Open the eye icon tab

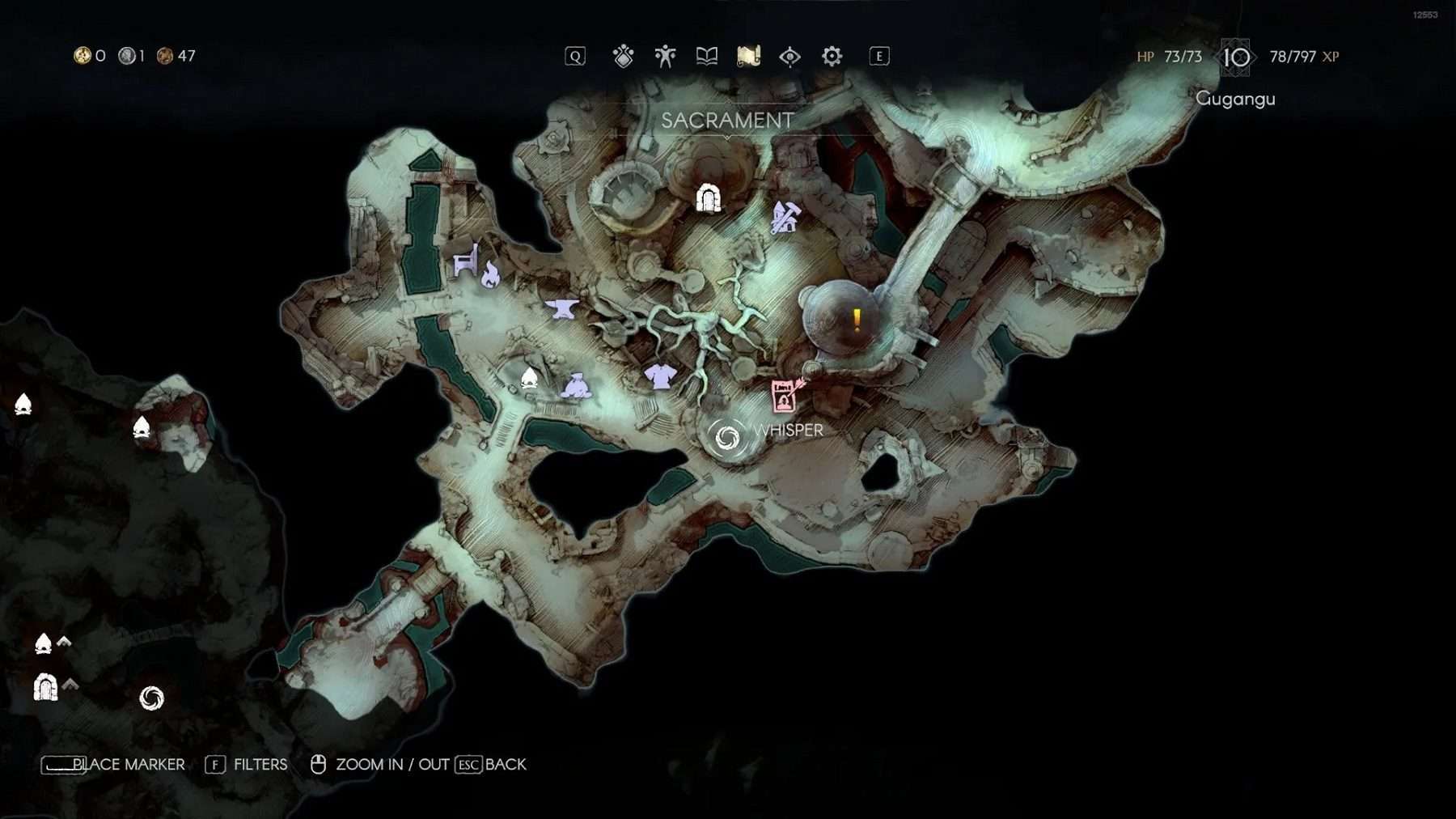789,57
